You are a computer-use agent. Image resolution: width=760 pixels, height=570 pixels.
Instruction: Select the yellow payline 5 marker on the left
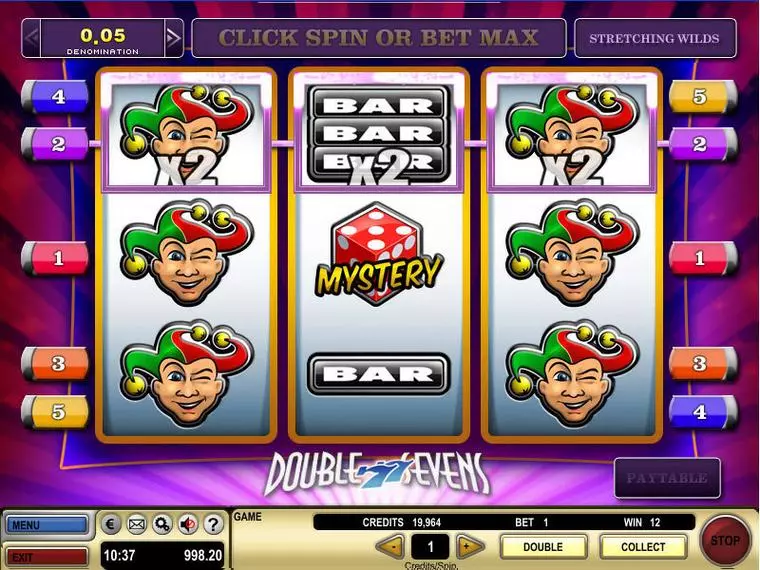[x=56, y=410]
